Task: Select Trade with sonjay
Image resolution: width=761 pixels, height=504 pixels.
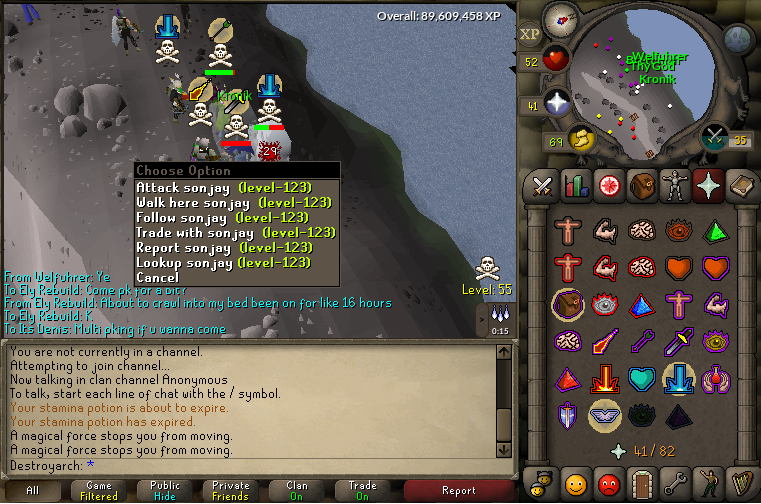Action: pyautogui.click(x=235, y=232)
